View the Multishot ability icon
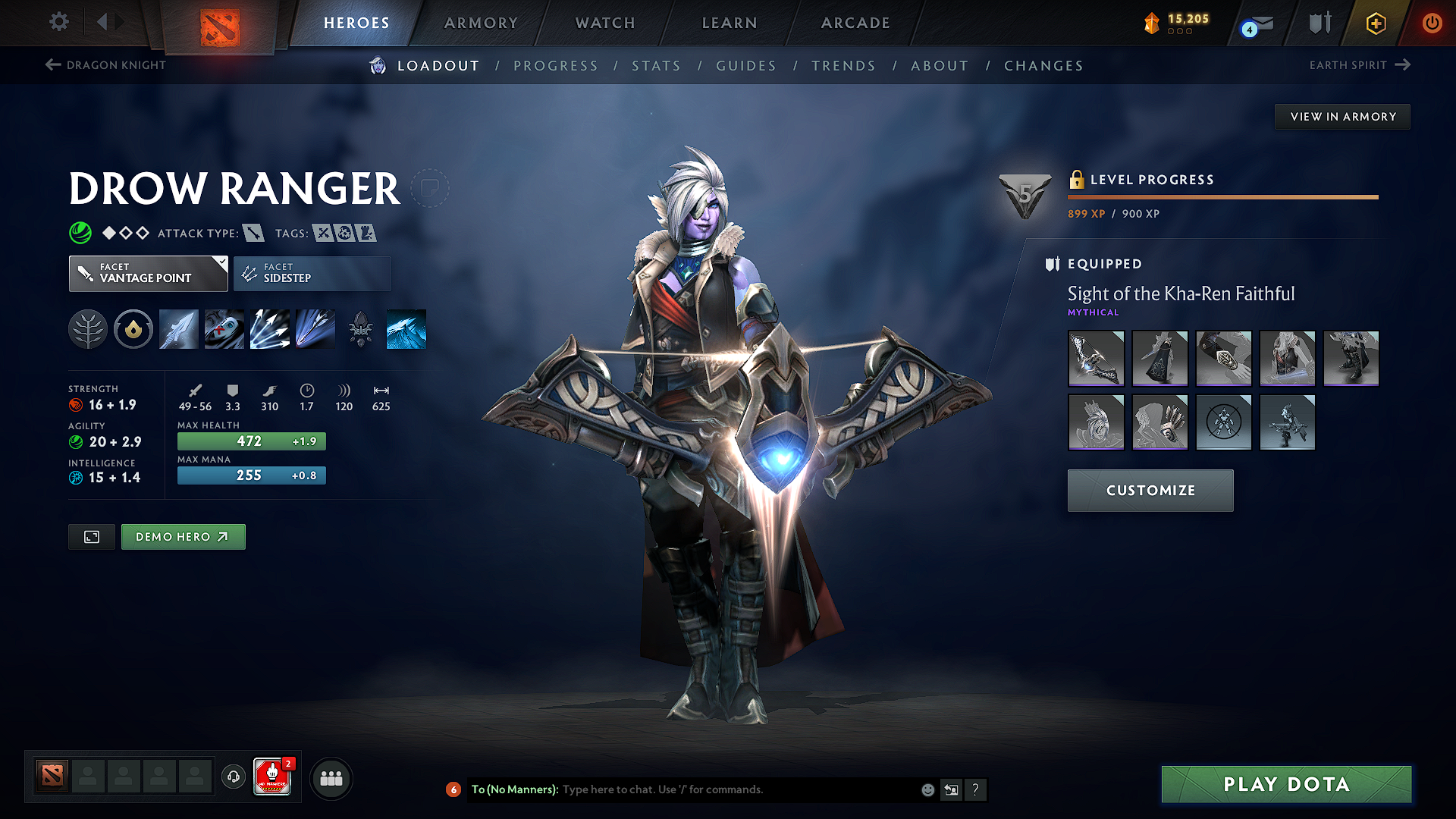This screenshot has height=819, width=1456. 269,328
